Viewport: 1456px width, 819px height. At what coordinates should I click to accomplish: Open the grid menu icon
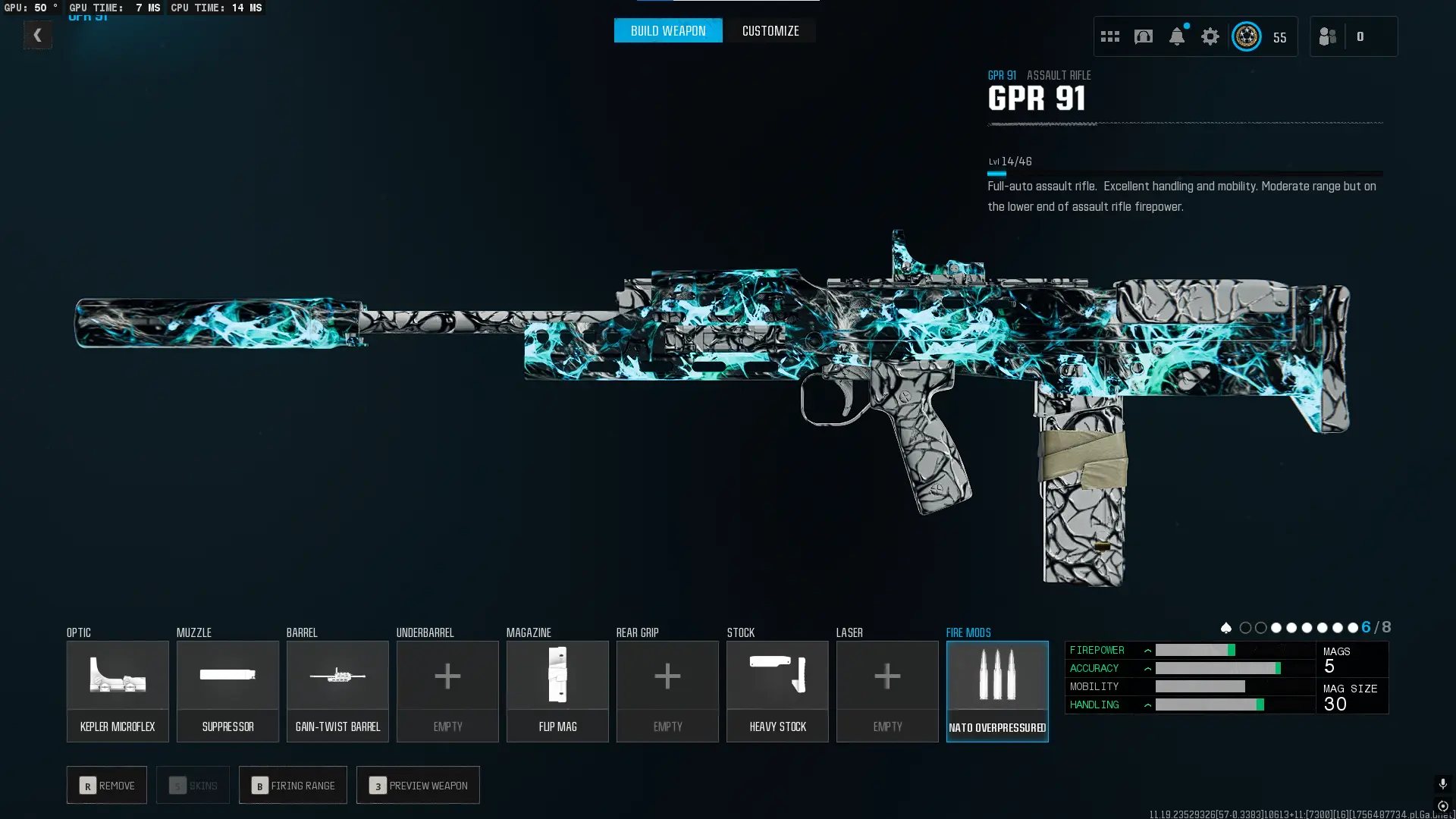pyautogui.click(x=1110, y=36)
